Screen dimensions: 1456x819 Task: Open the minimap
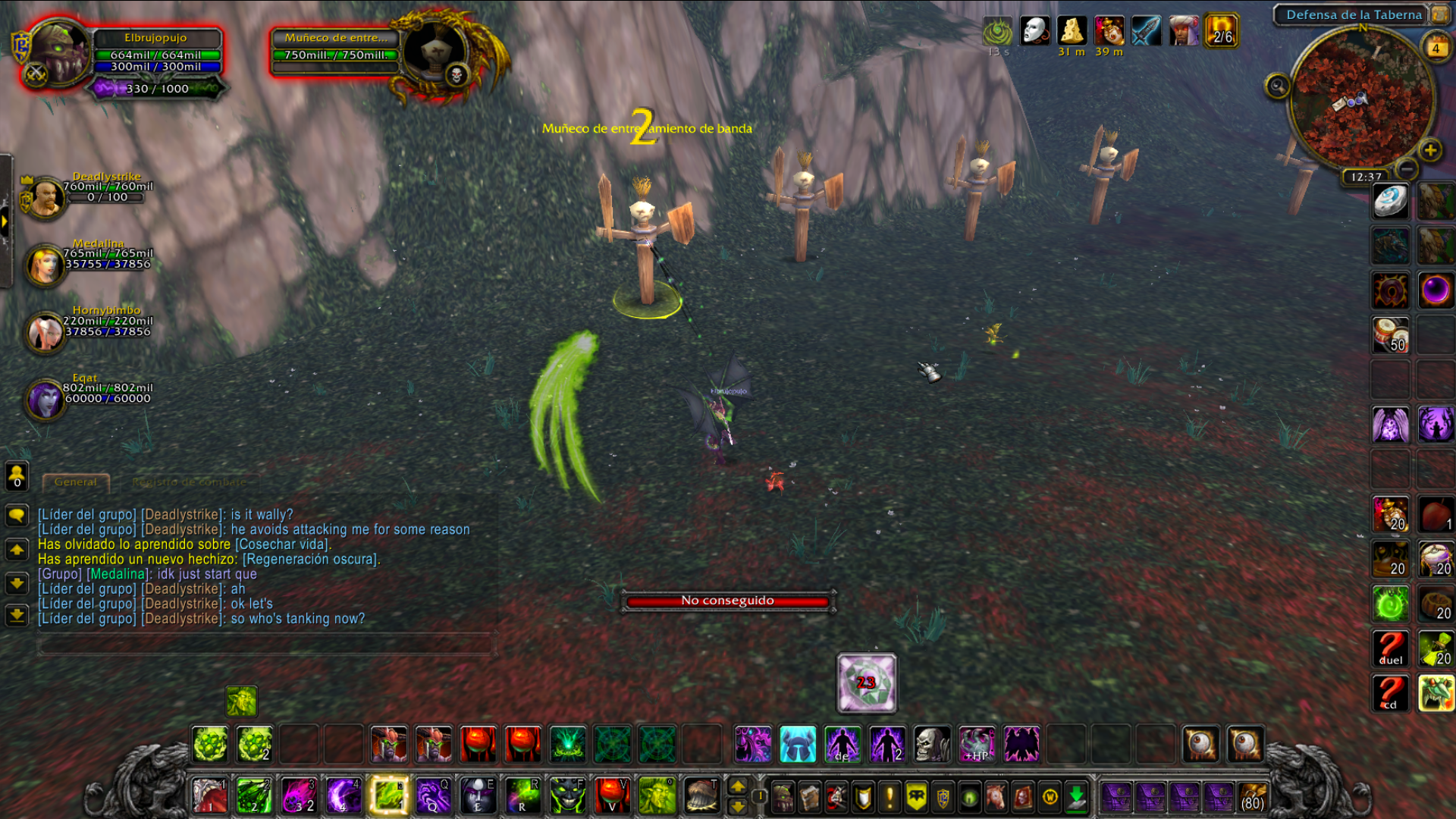[1361, 100]
